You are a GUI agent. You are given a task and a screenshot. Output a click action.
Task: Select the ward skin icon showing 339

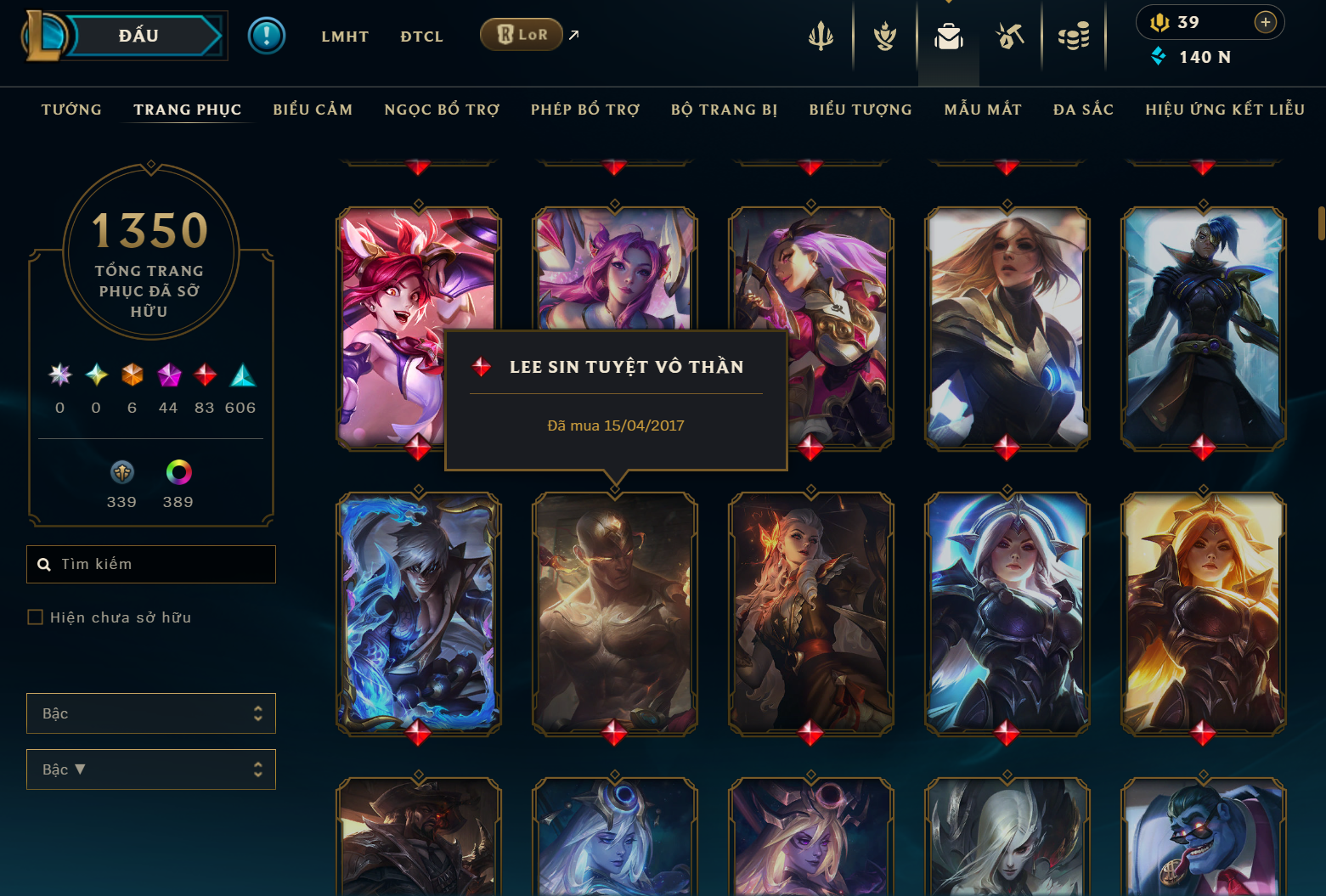coord(121,473)
